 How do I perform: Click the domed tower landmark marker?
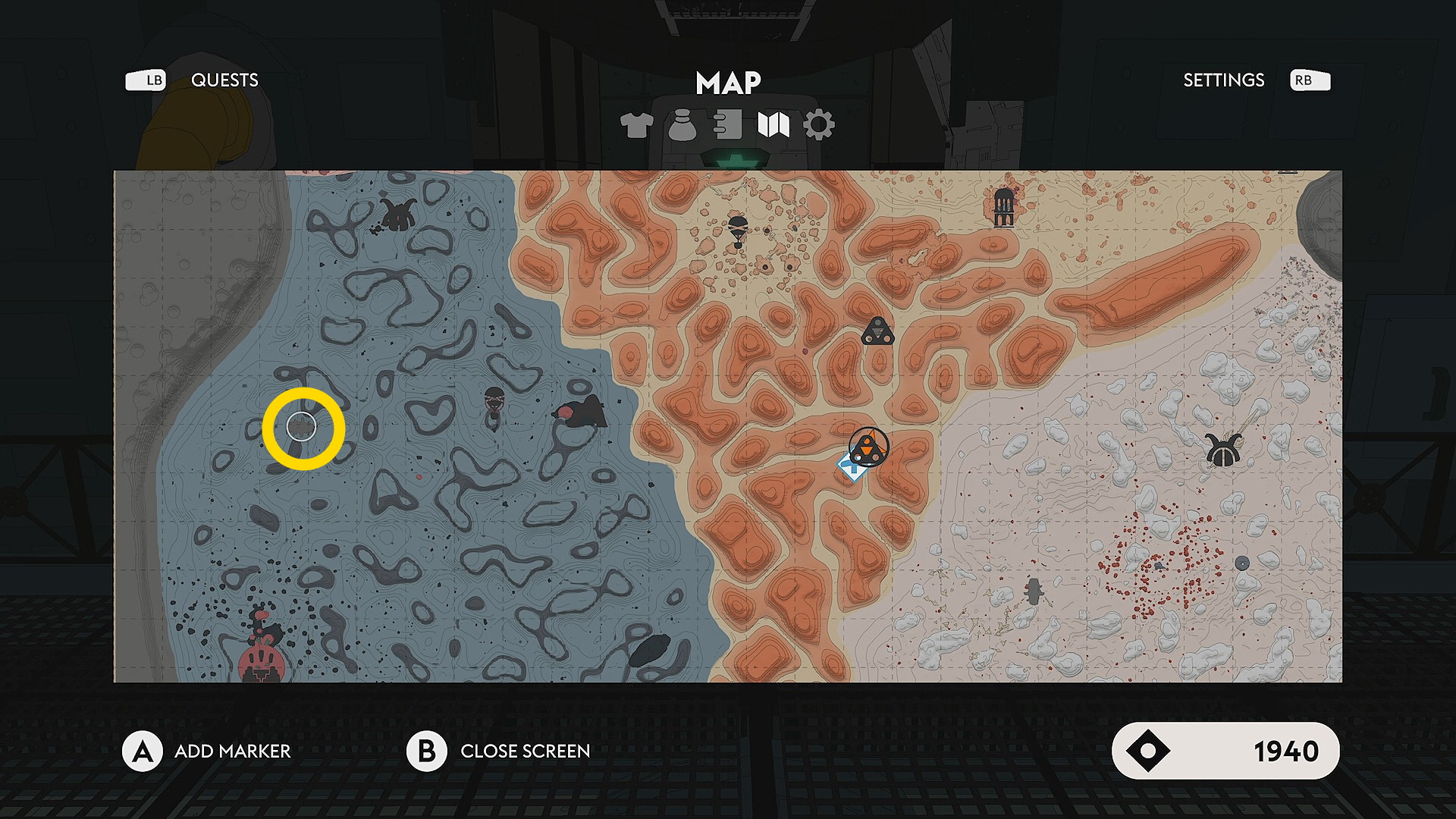click(1003, 206)
